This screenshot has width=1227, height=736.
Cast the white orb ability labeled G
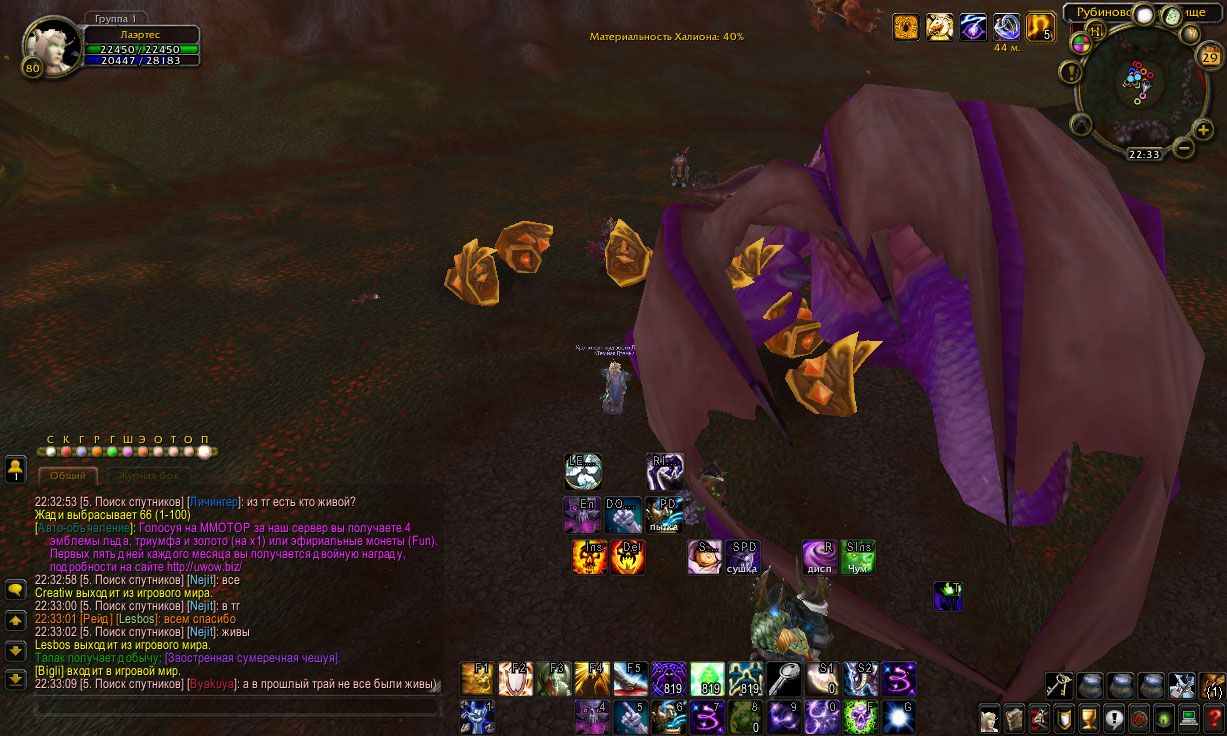pos(898,717)
